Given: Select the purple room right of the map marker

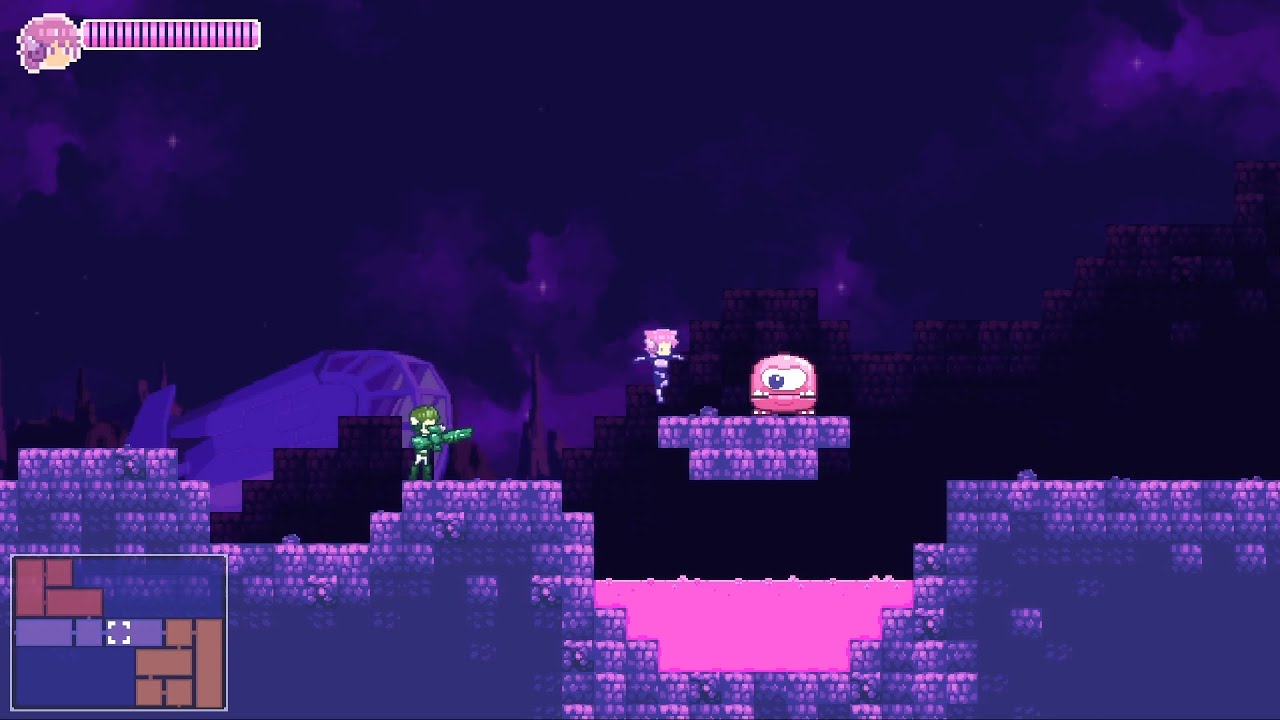Looking at the screenshot, I should (148, 631).
